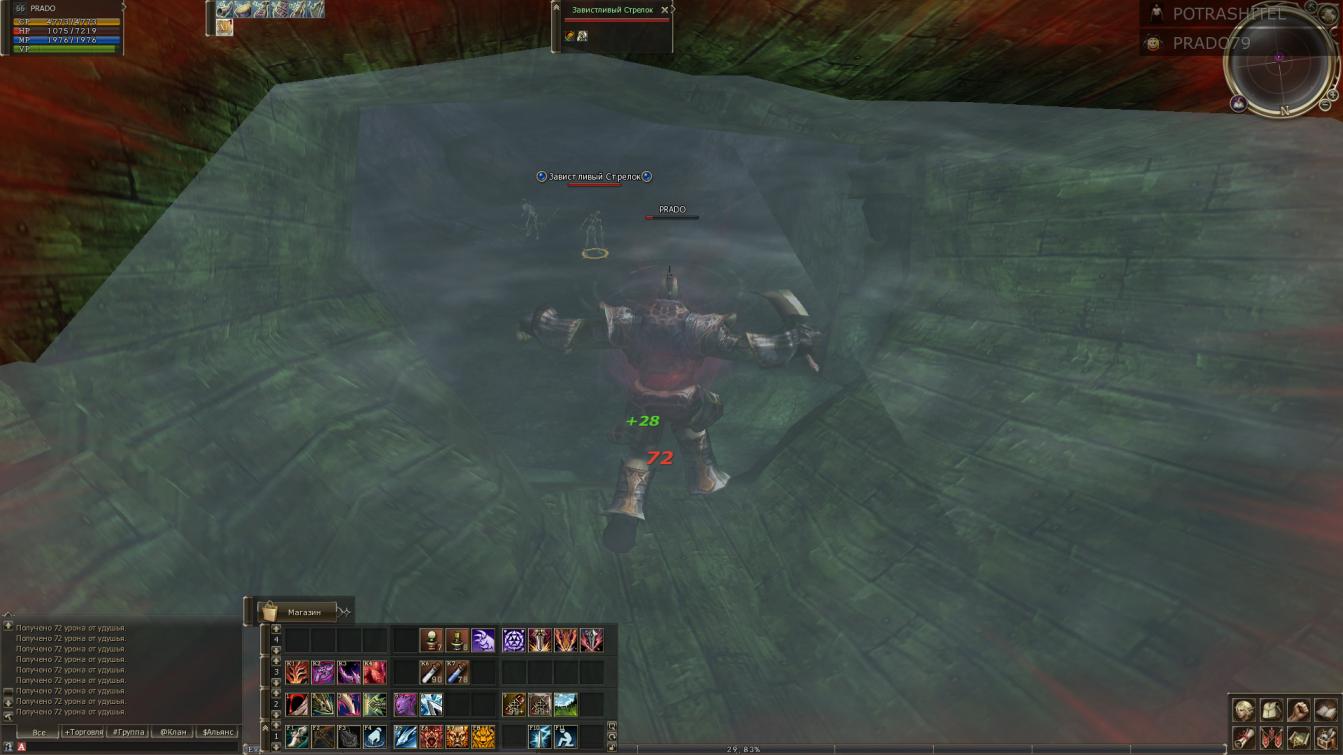Switch to the #Группа chat tab
Image resolution: width=1343 pixels, height=755 pixels.
click(x=129, y=732)
